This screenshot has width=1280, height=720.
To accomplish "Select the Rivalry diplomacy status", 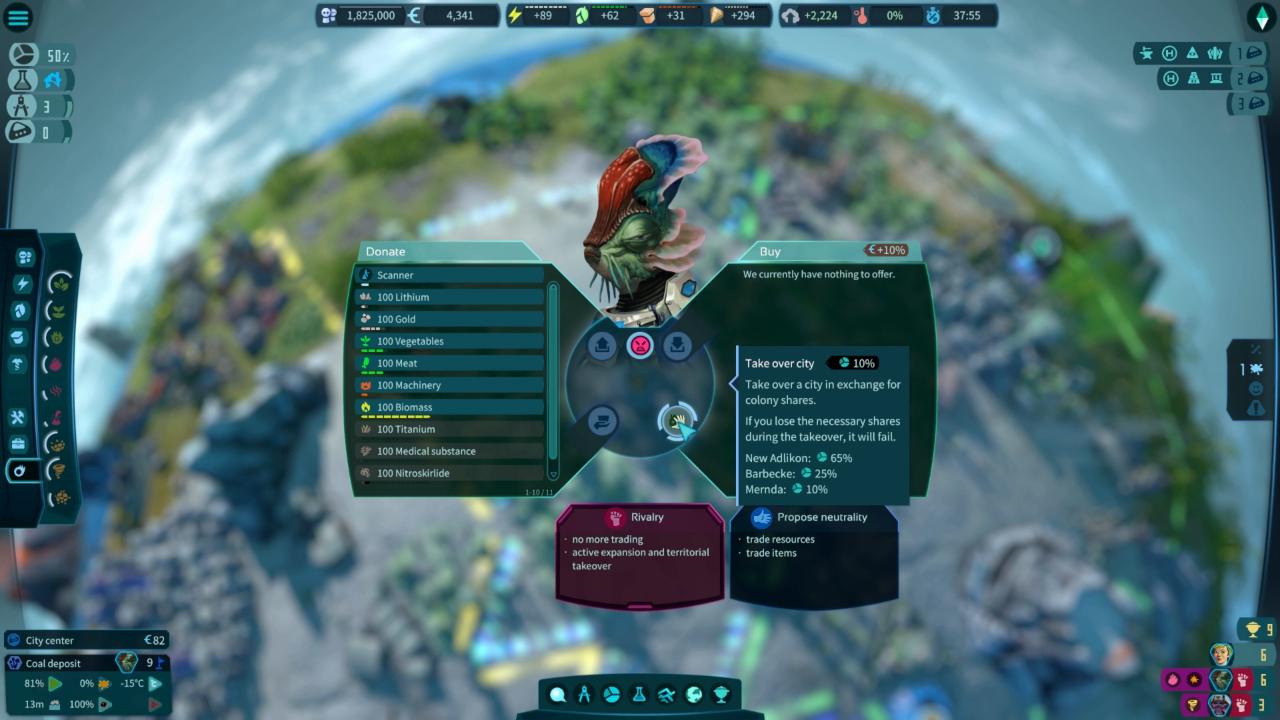I will [x=640, y=517].
